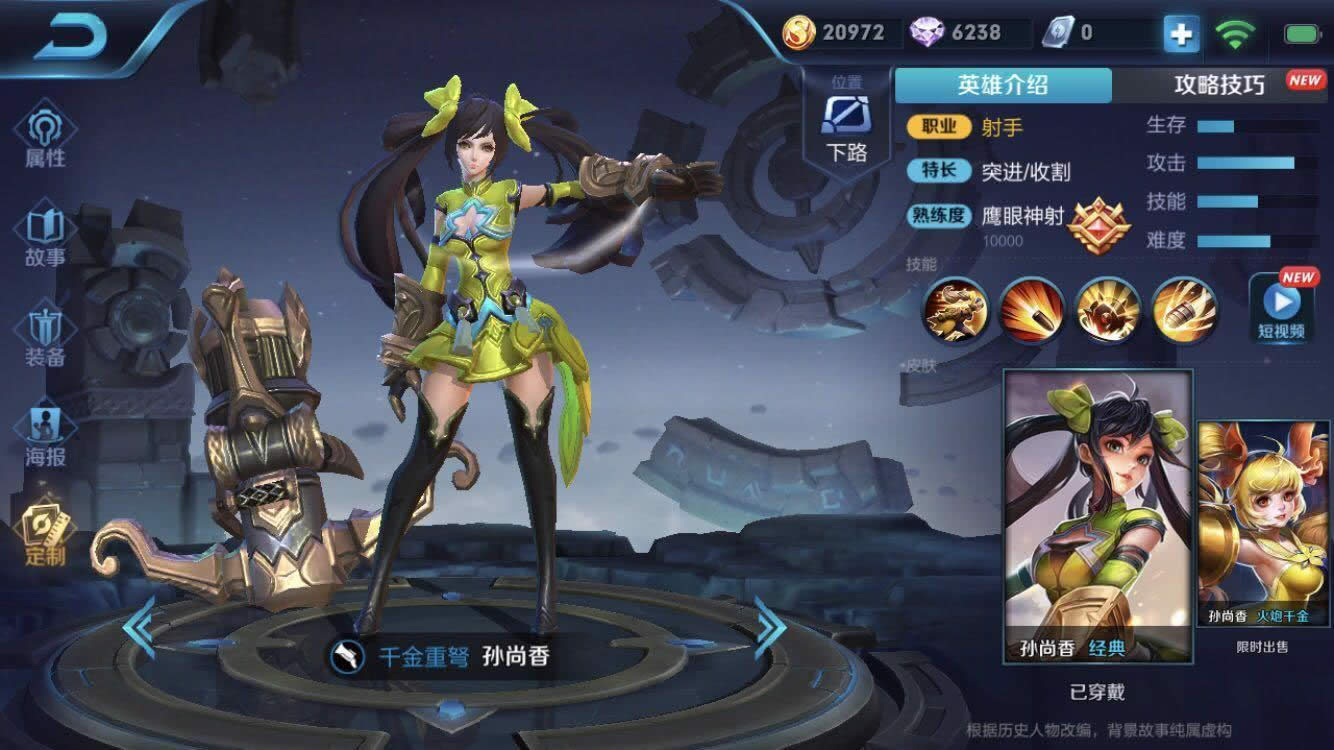View the 下路 lane position icon
The height and width of the screenshot is (750, 1334).
point(845,120)
